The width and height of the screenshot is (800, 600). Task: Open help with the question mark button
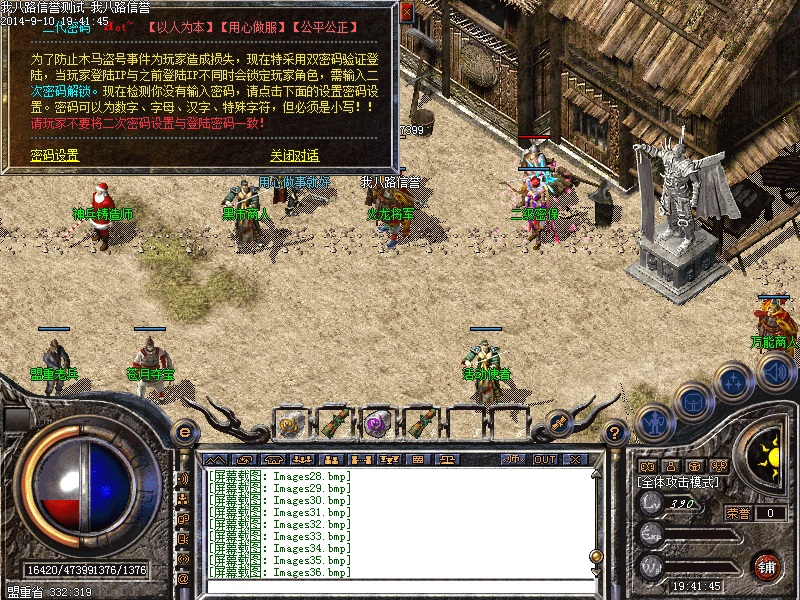616,432
